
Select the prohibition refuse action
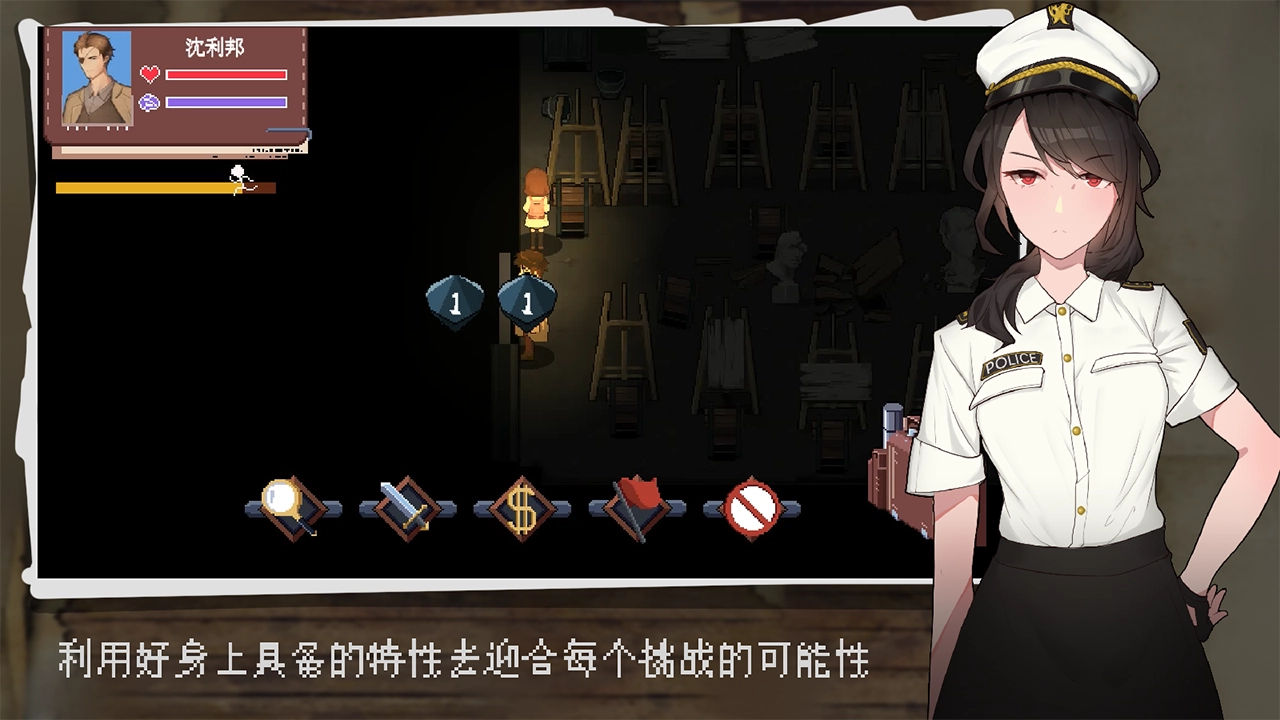point(752,508)
